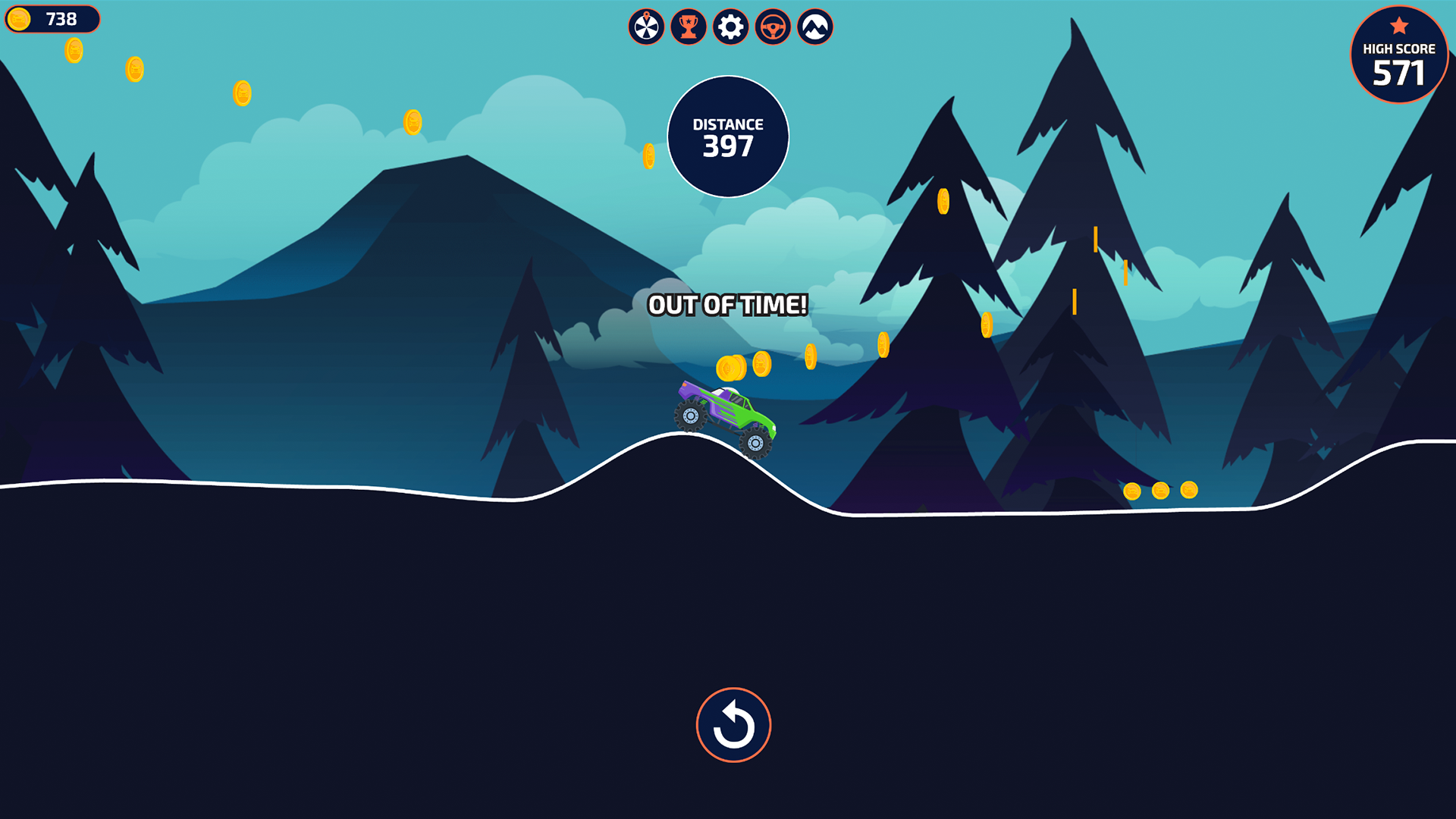
Task: Click the OUT OF TIME! message
Action: tap(728, 306)
